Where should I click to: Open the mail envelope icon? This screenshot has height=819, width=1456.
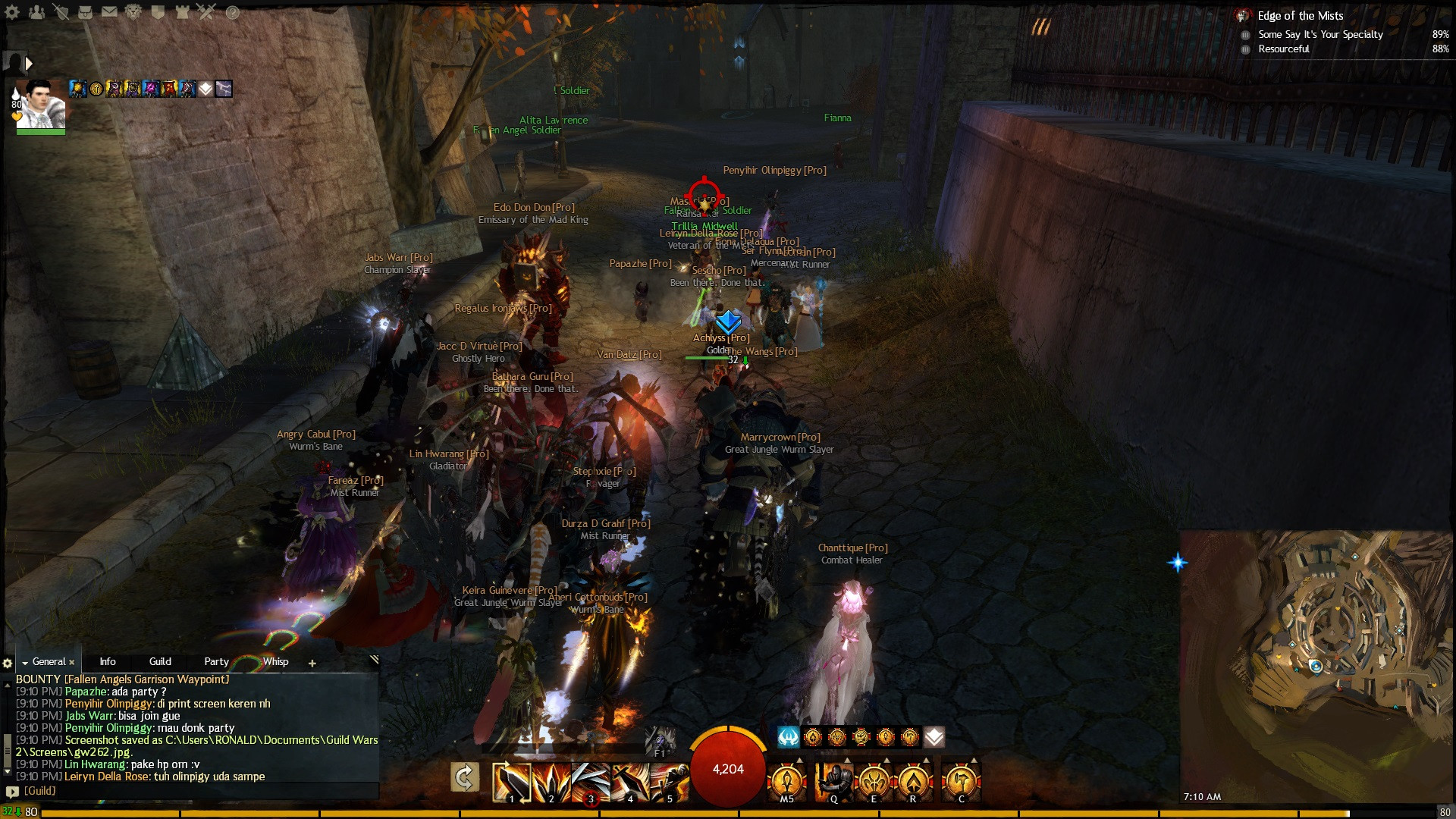pyautogui.click(x=109, y=12)
